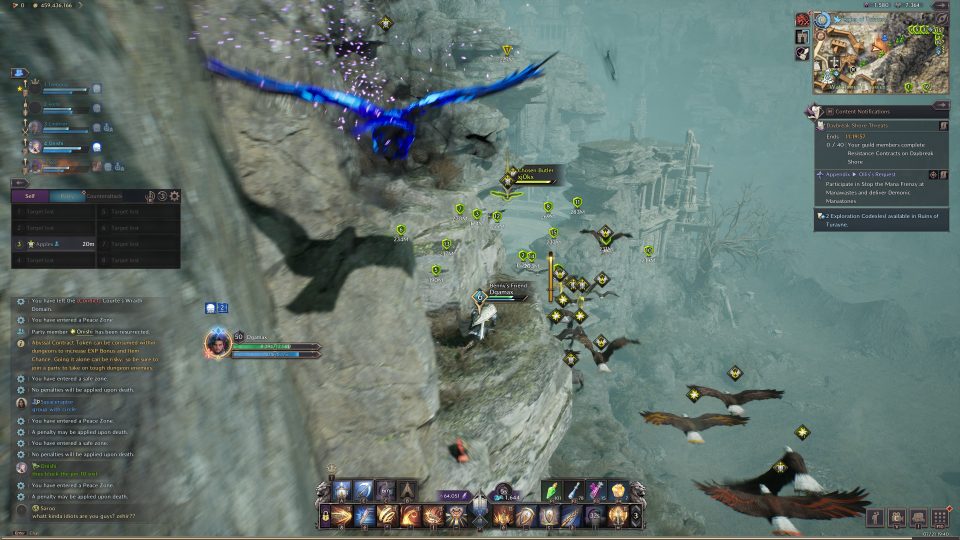Open the grid main menu button

[x=940, y=517]
